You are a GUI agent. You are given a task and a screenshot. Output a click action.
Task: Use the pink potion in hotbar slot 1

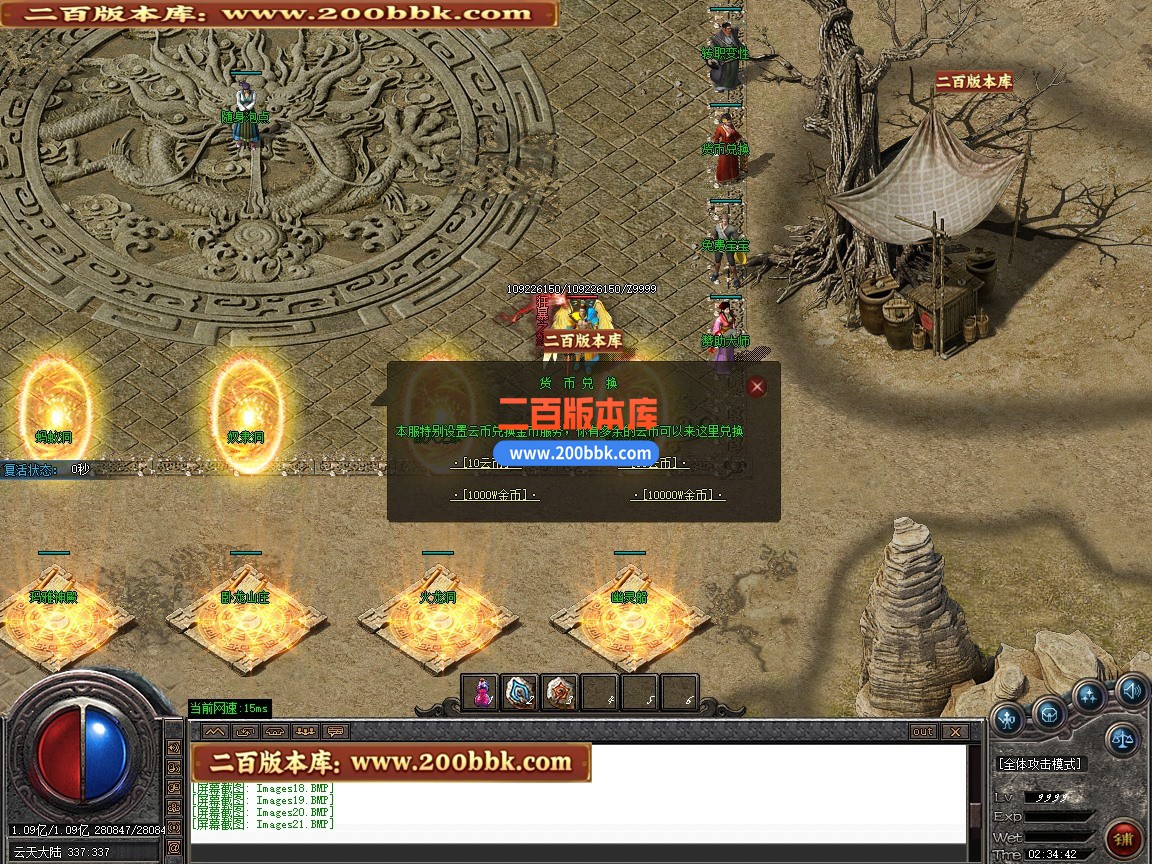(481, 693)
